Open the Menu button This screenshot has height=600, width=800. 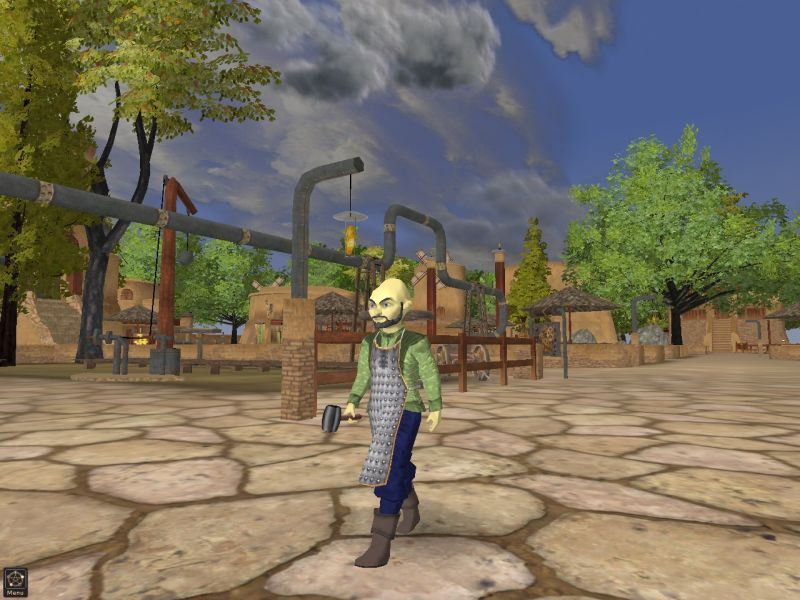pyautogui.click(x=15, y=581)
